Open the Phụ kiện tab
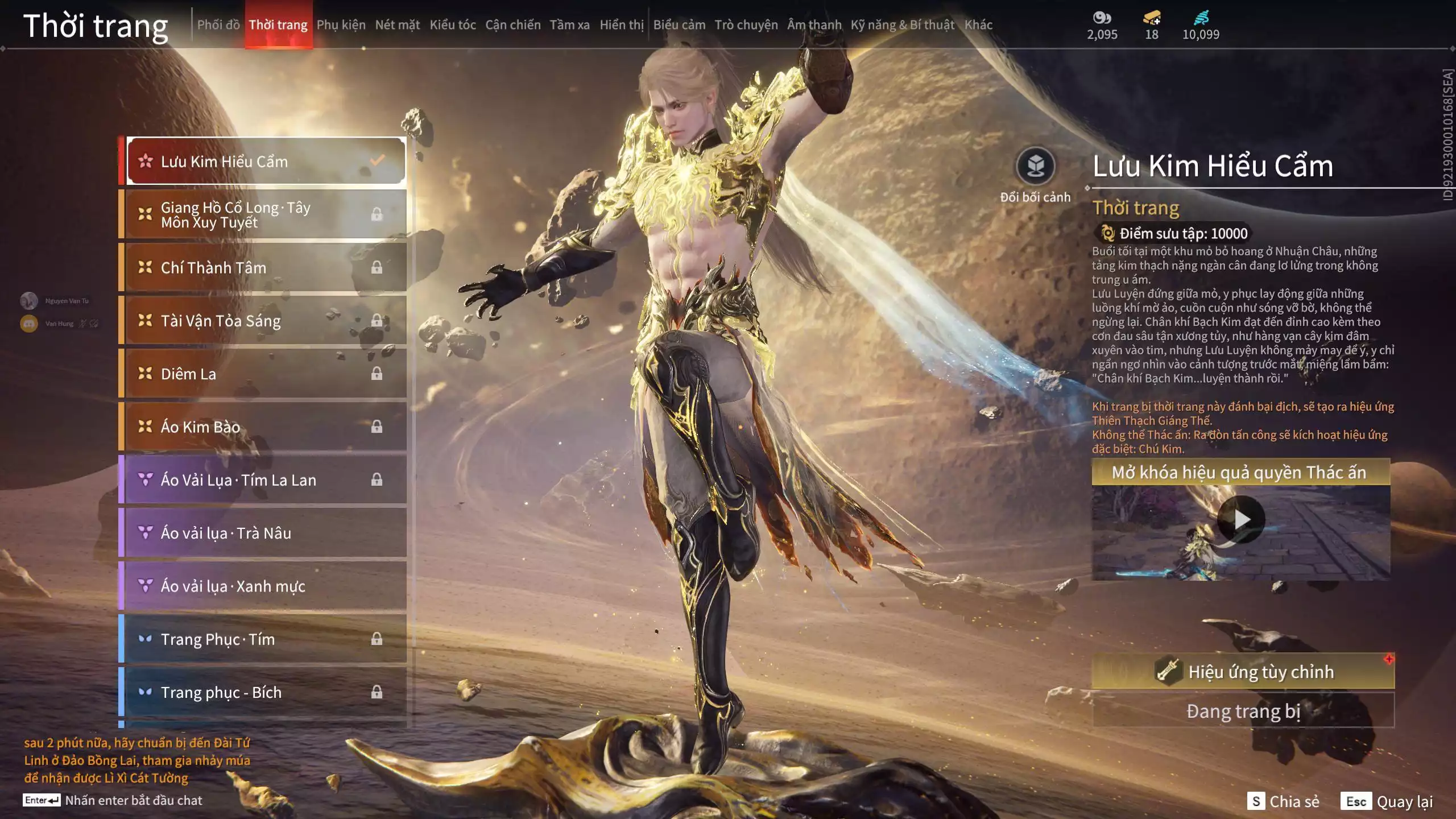The image size is (1456, 819). pyautogui.click(x=341, y=24)
